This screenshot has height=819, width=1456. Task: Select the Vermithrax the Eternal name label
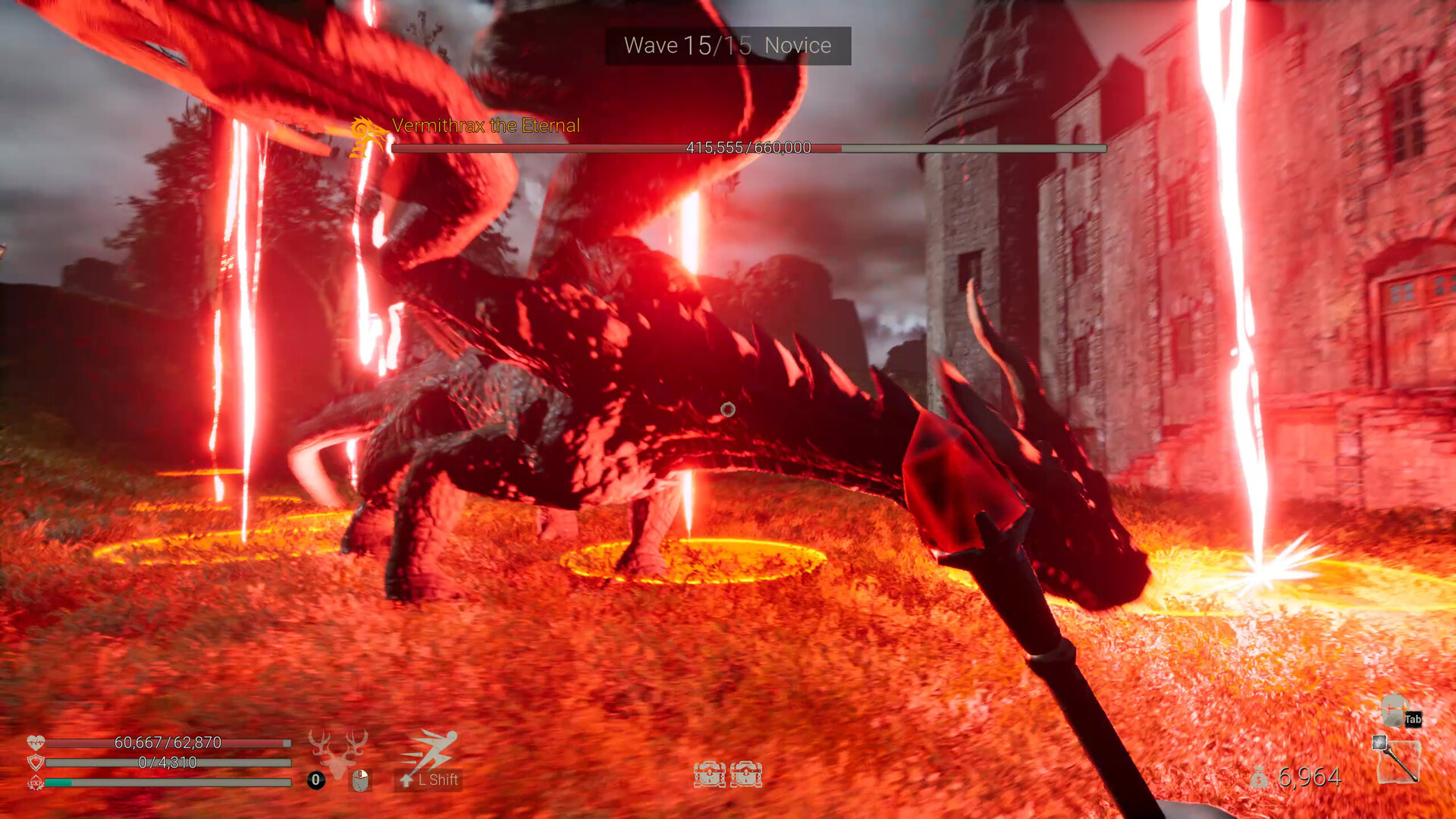pyautogui.click(x=485, y=126)
